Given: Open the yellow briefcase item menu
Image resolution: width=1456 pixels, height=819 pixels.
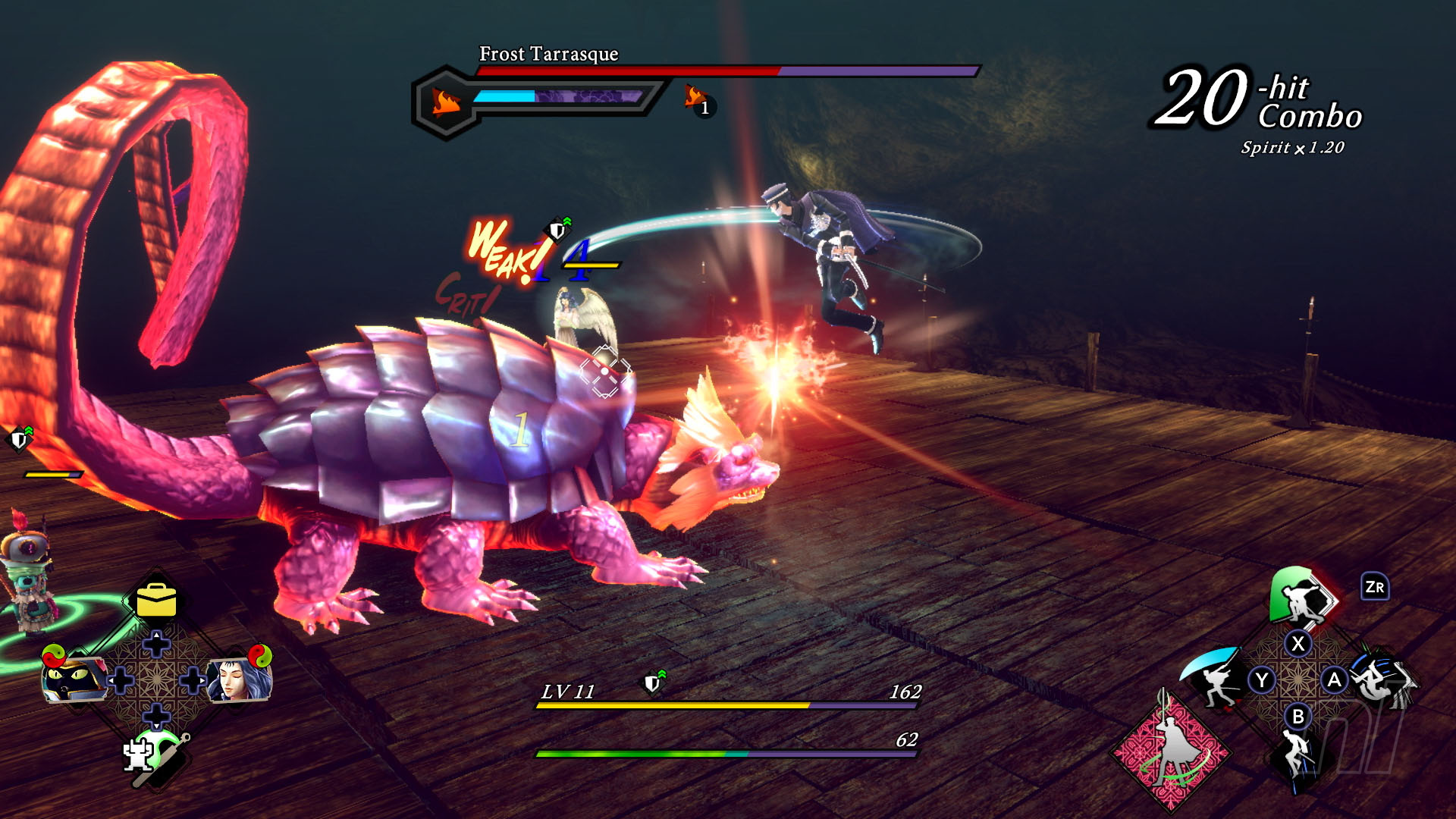Looking at the screenshot, I should pos(156,601).
